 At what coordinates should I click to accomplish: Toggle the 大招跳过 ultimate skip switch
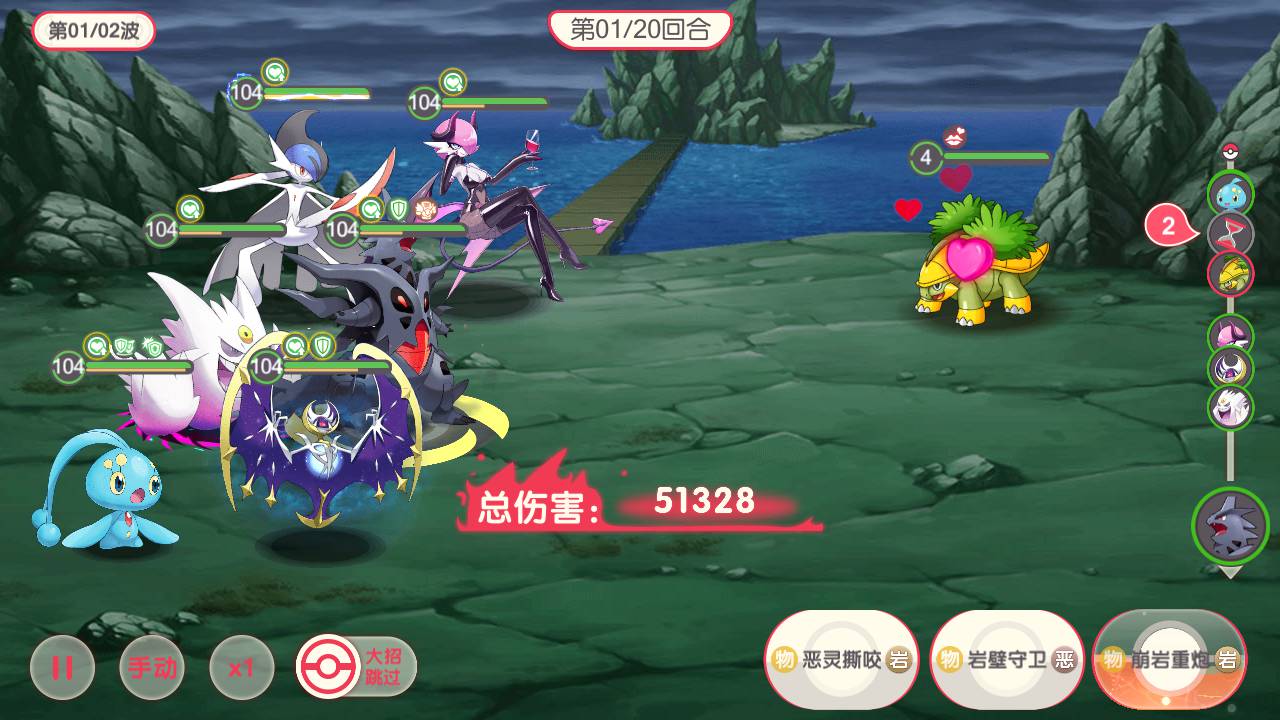356,667
